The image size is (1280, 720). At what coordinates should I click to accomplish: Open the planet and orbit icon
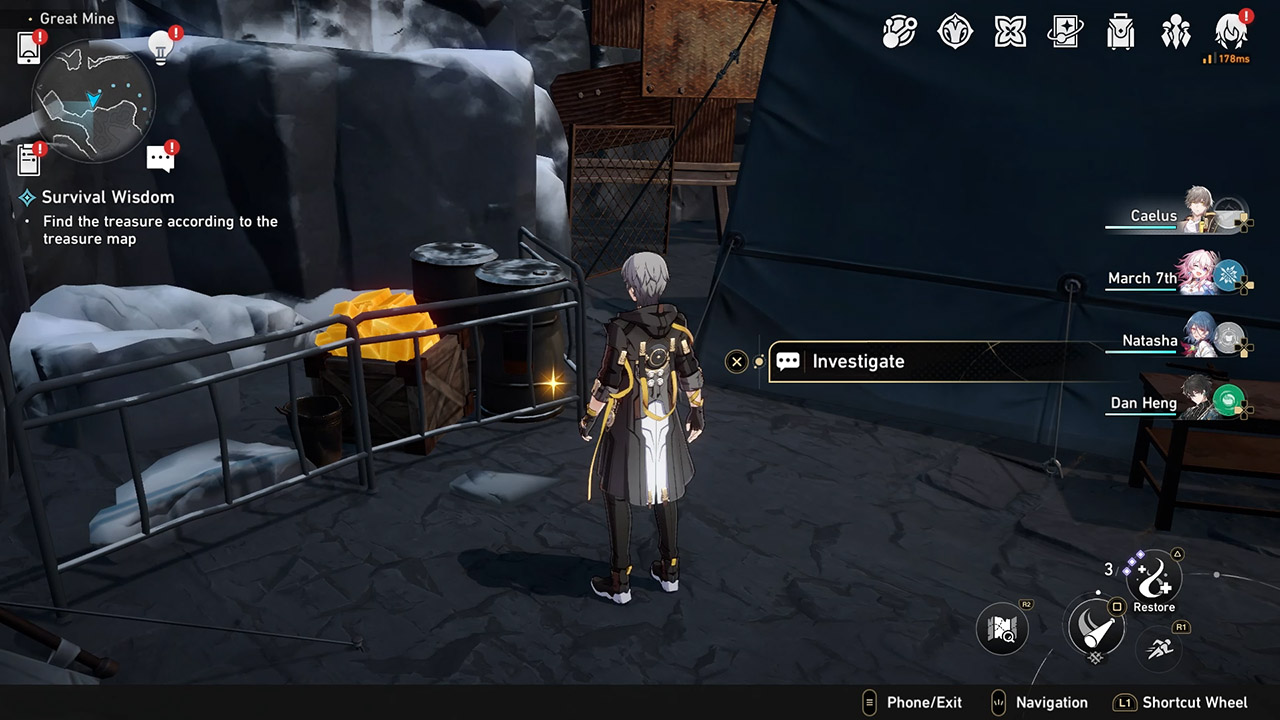coord(899,33)
